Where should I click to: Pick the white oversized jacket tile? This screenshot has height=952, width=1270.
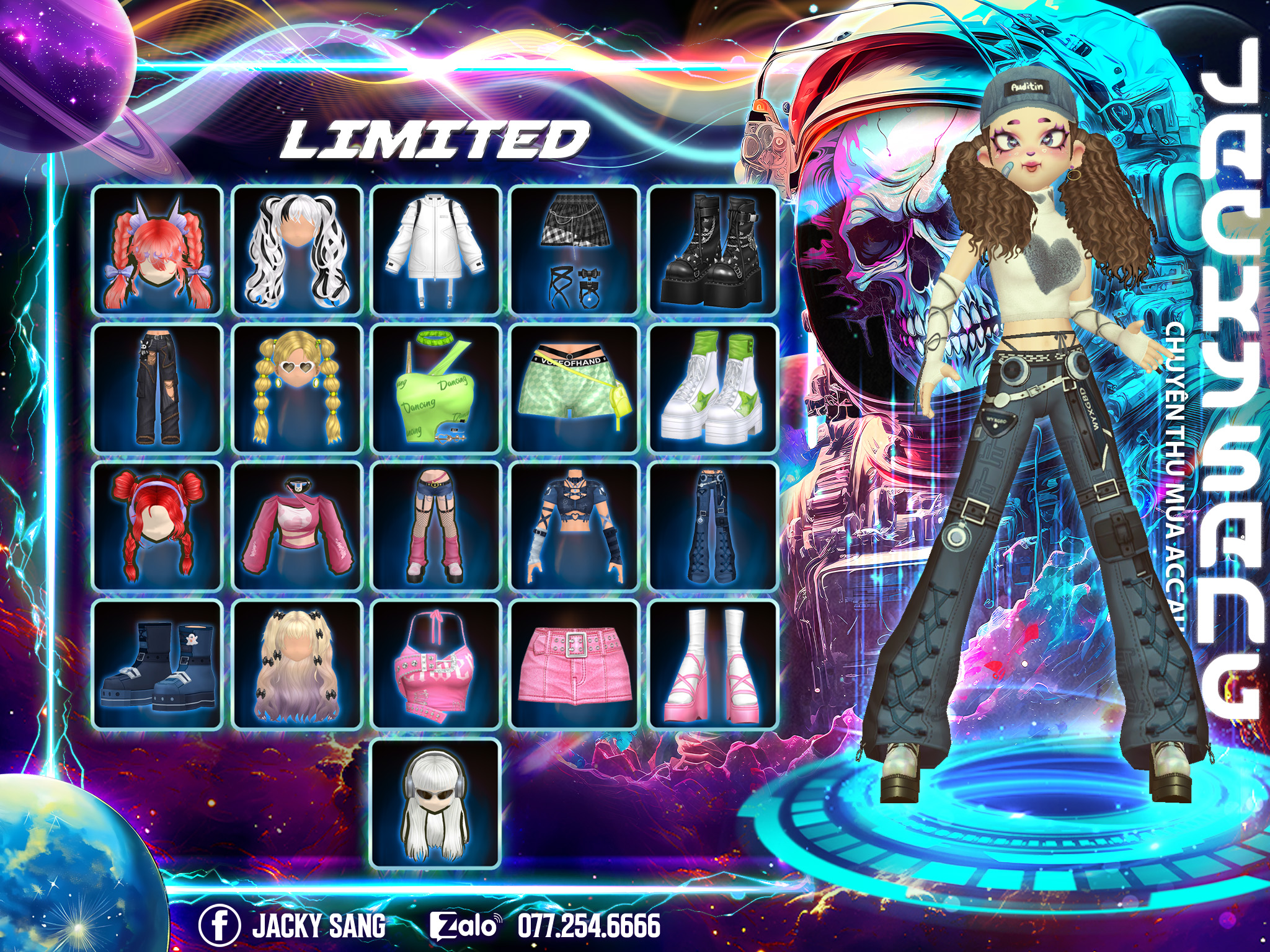435,250
